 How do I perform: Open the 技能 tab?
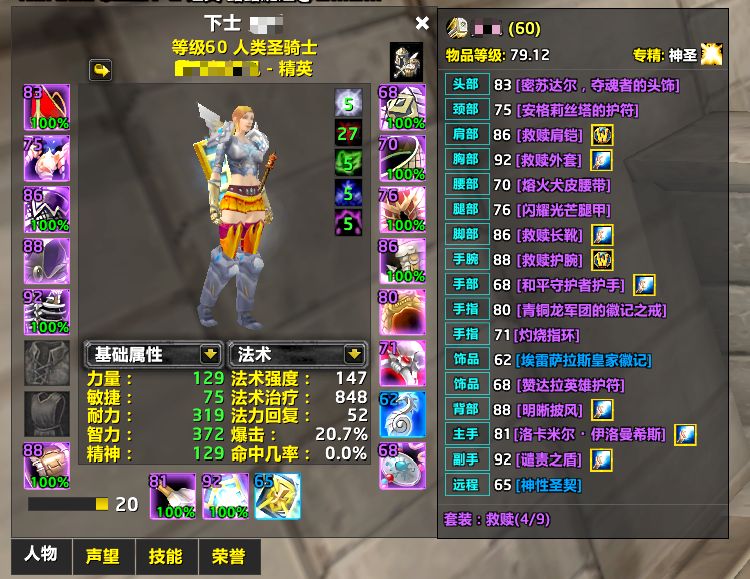(165, 557)
